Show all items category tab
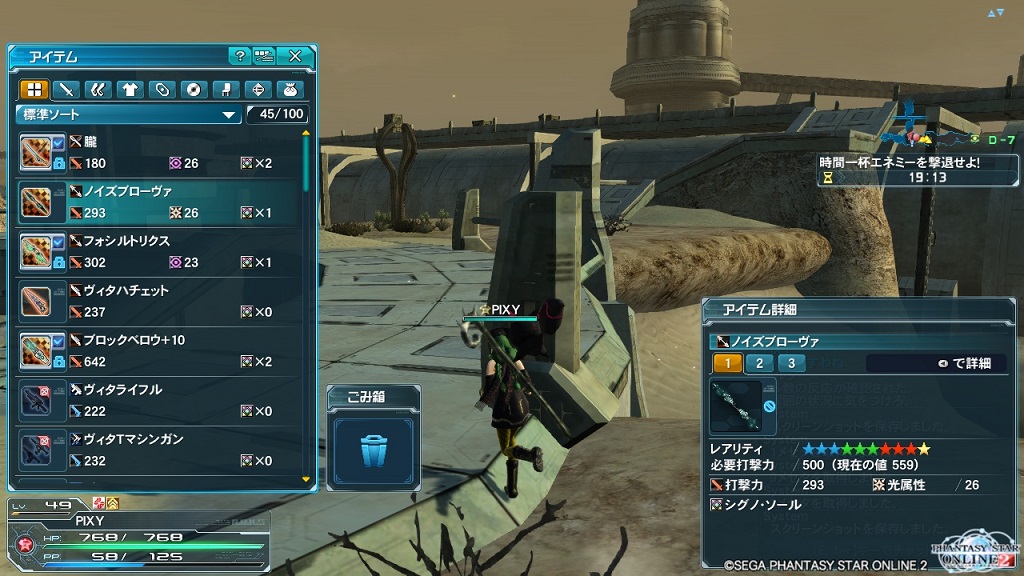This screenshot has width=1024, height=576. [34, 89]
